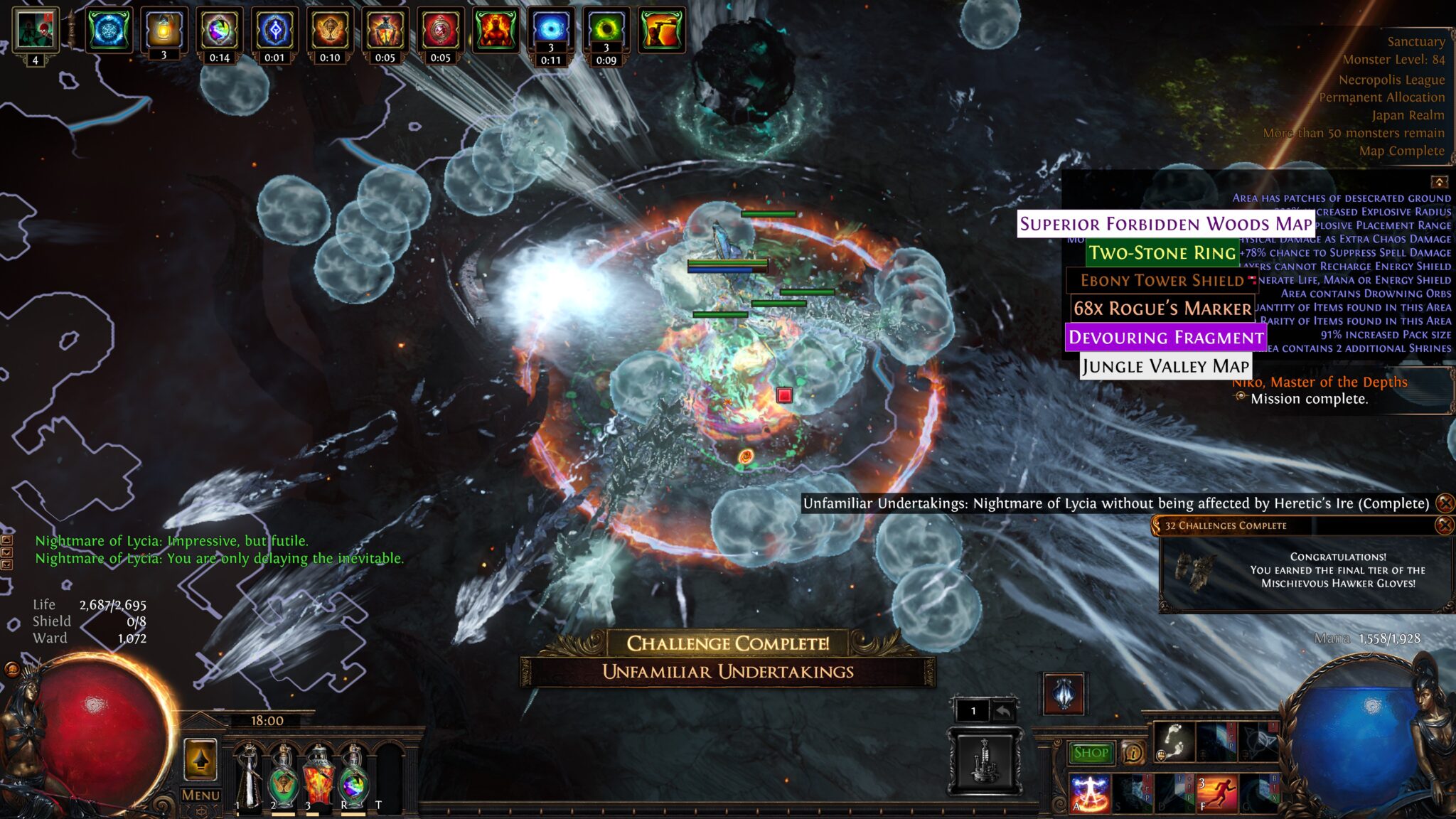Loot the Ebony Tower Shield

1162,280
